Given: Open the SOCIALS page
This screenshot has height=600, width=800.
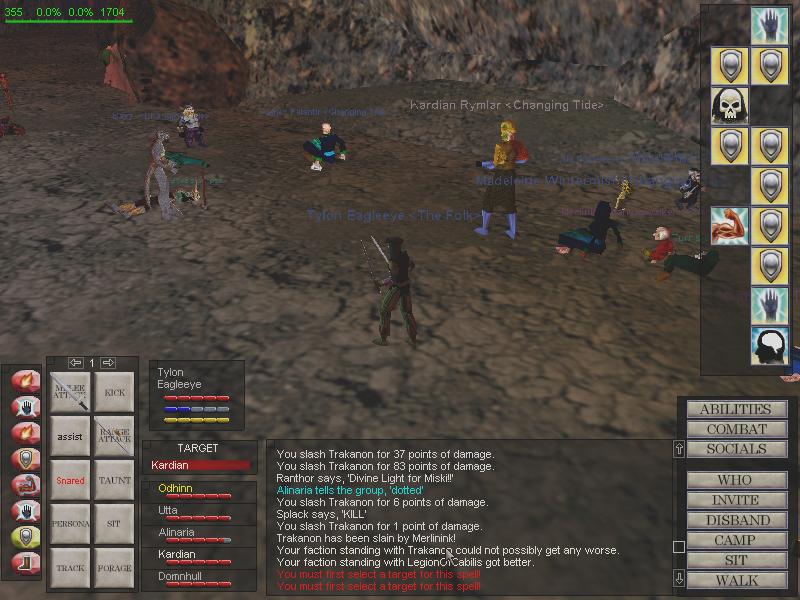Looking at the screenshot, I should 735,449.
